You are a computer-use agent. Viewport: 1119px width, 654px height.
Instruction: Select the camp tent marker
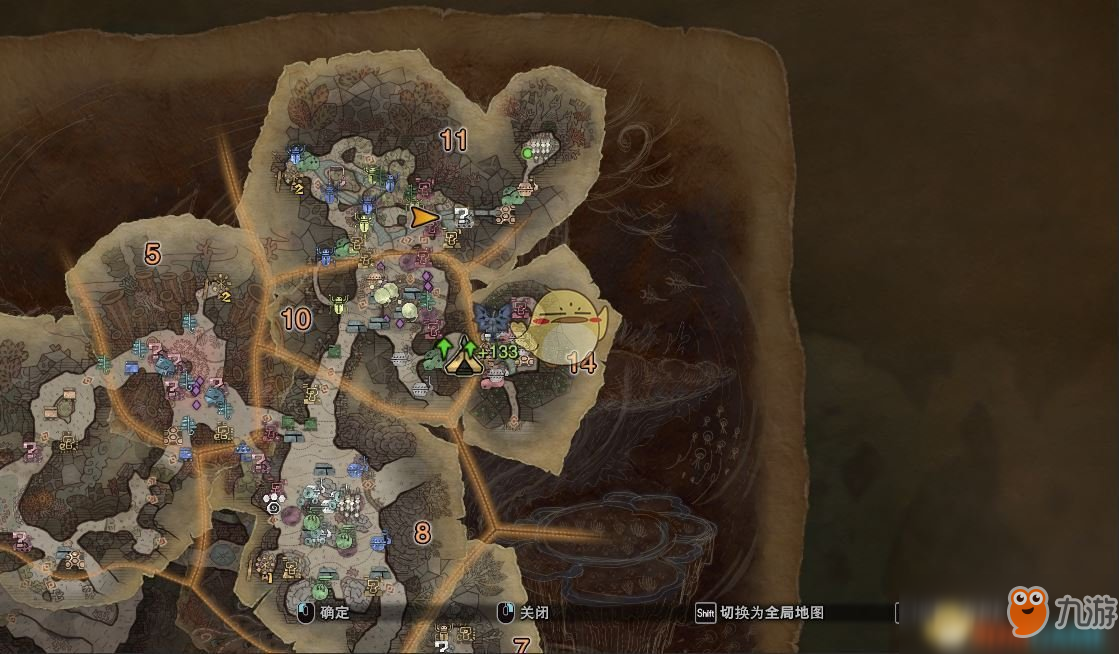(x=463, y=360)
